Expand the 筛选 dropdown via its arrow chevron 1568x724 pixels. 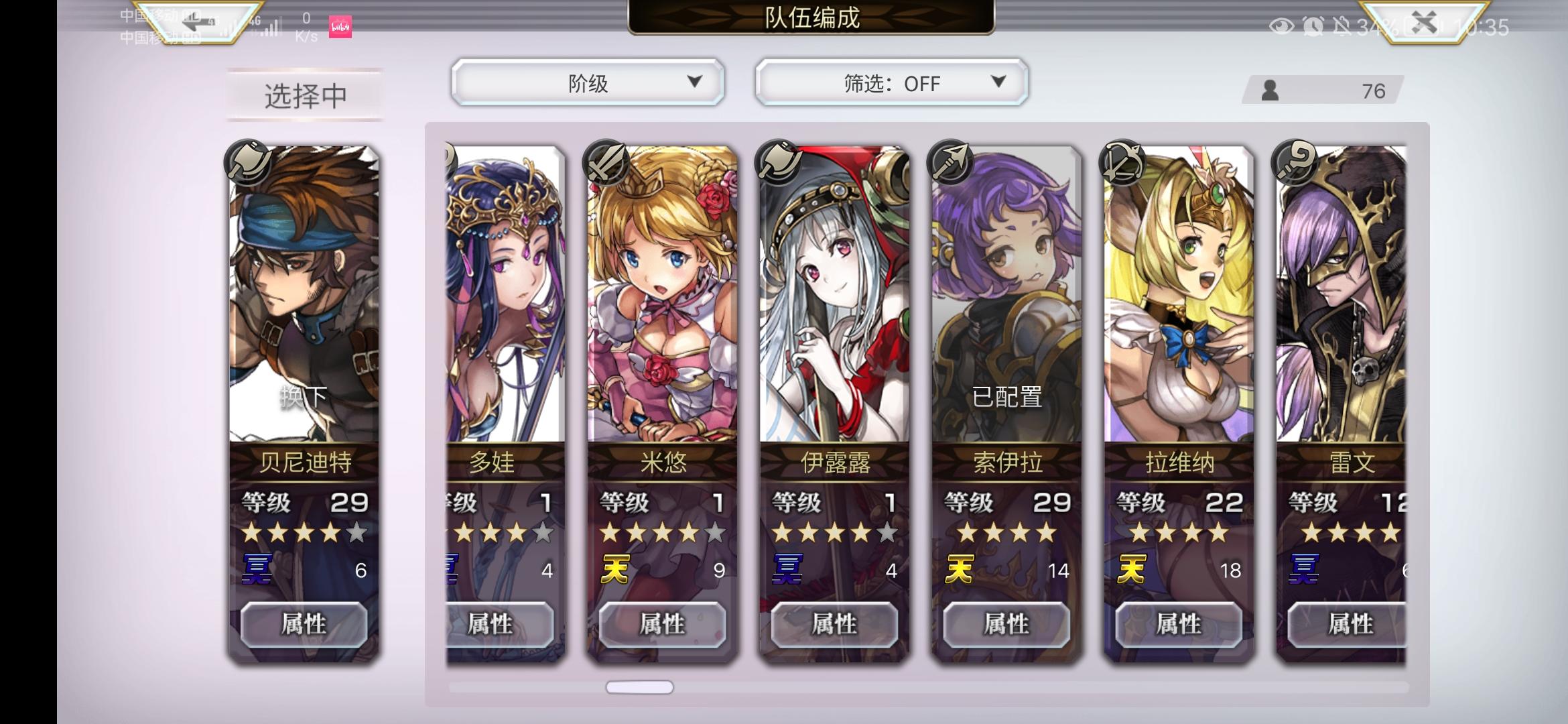coord(998,82)
